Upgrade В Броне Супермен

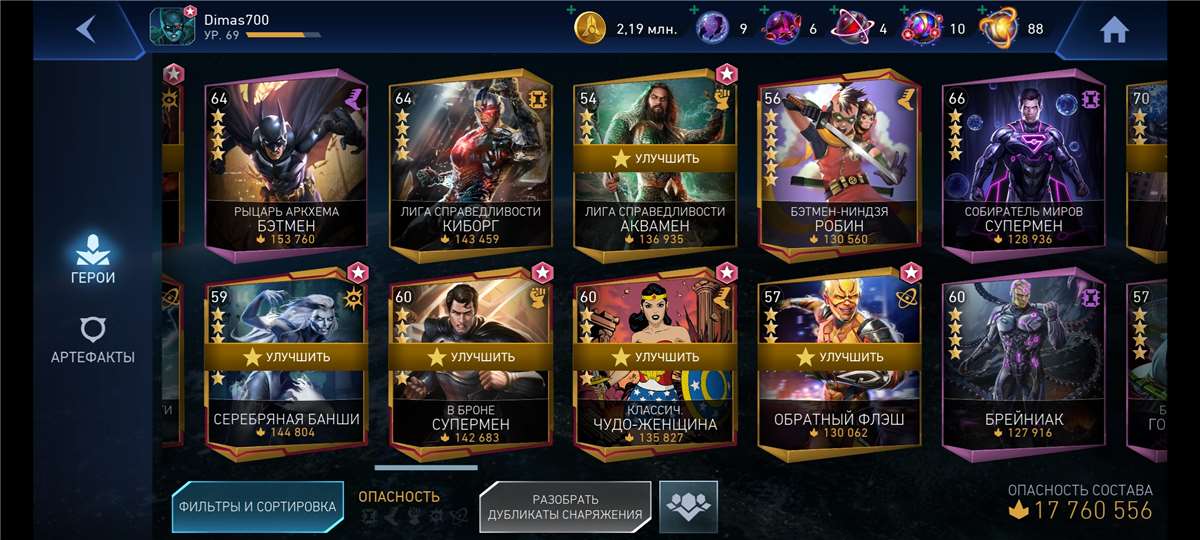[471, 356]
